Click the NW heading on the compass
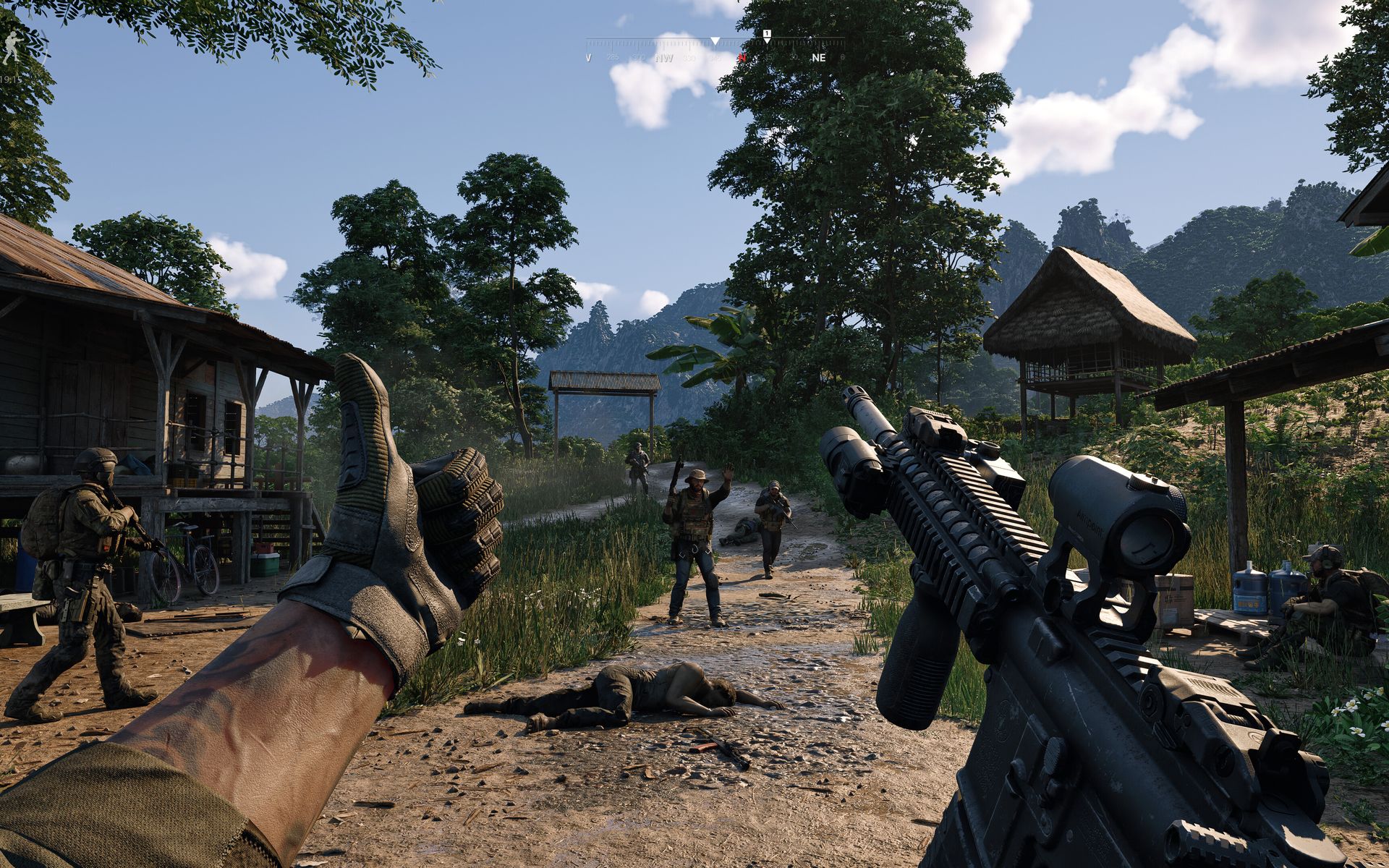The image size is (1389, 868). coord(663,58)
